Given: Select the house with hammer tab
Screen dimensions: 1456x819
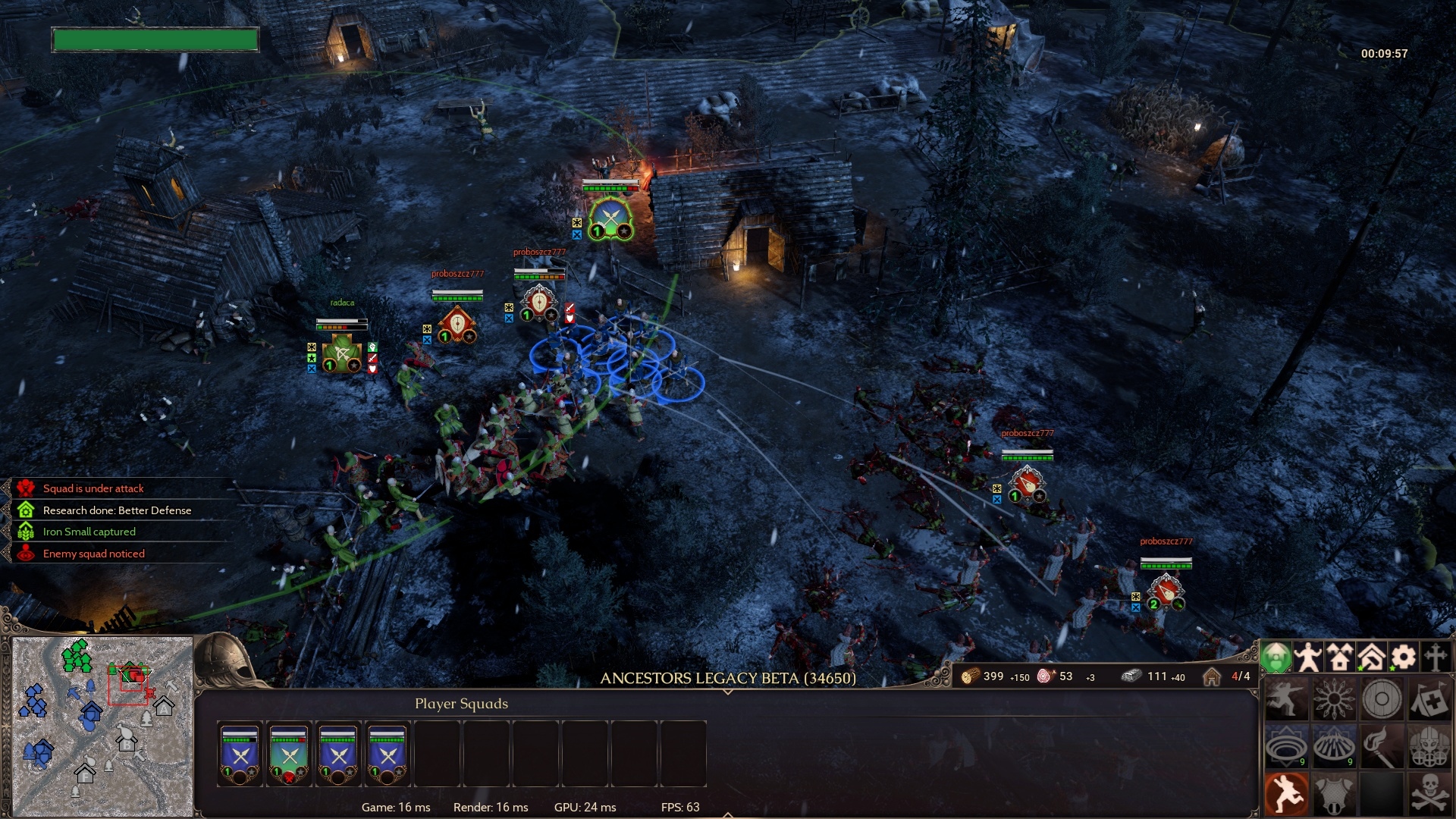Looking at the screenshot, I should pyautogui.click(x=1372, y=657).
